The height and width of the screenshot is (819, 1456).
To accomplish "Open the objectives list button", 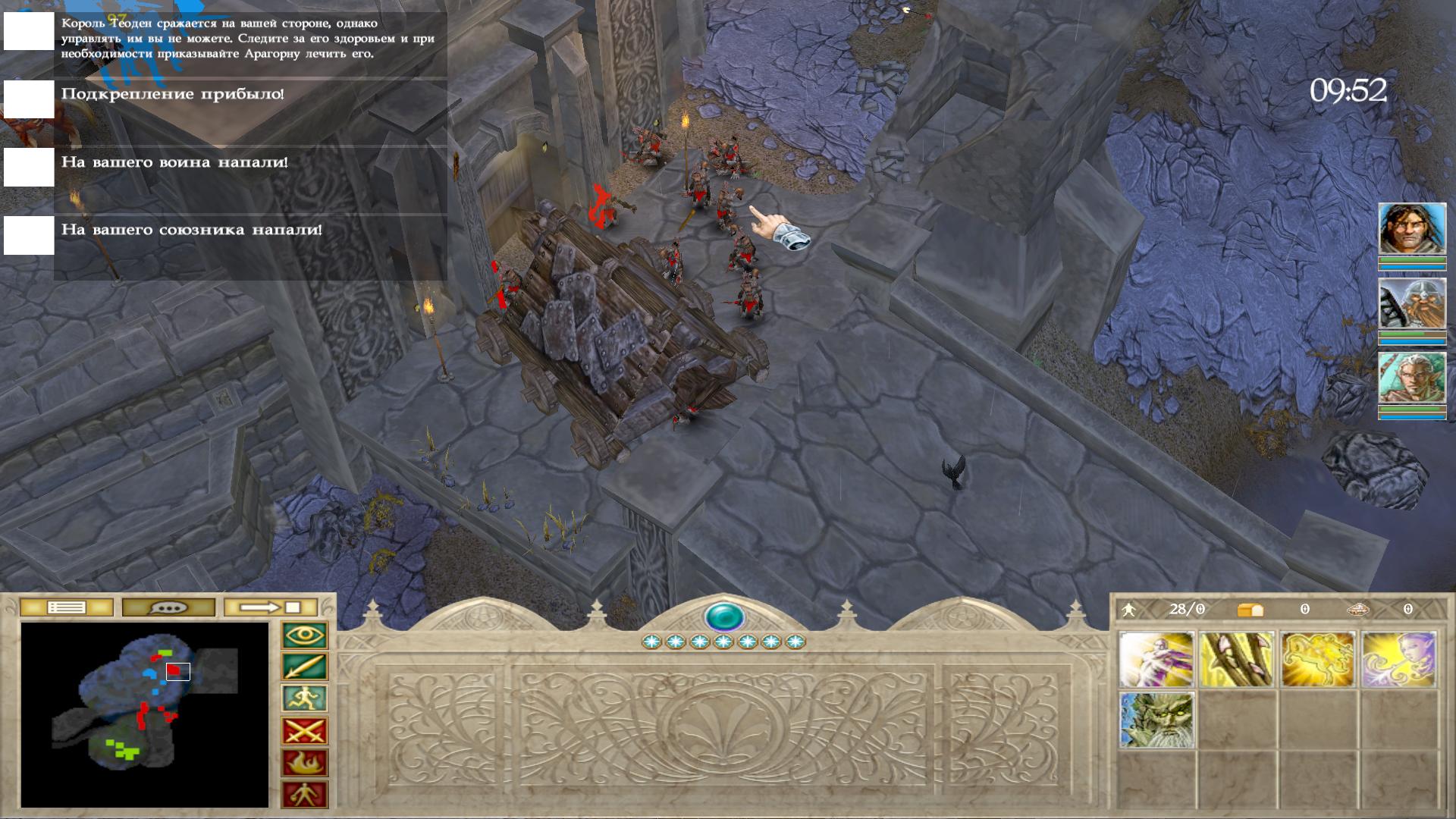I will point(67,607).
